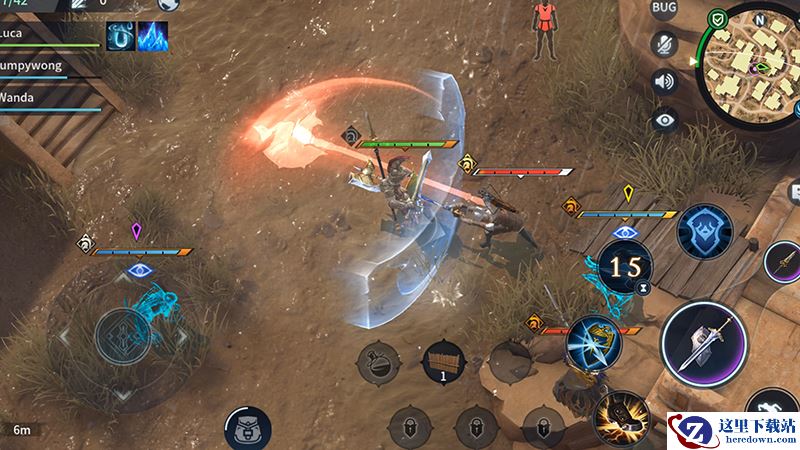
Task: Click the eye visibility button
Action: coord(664,120)
